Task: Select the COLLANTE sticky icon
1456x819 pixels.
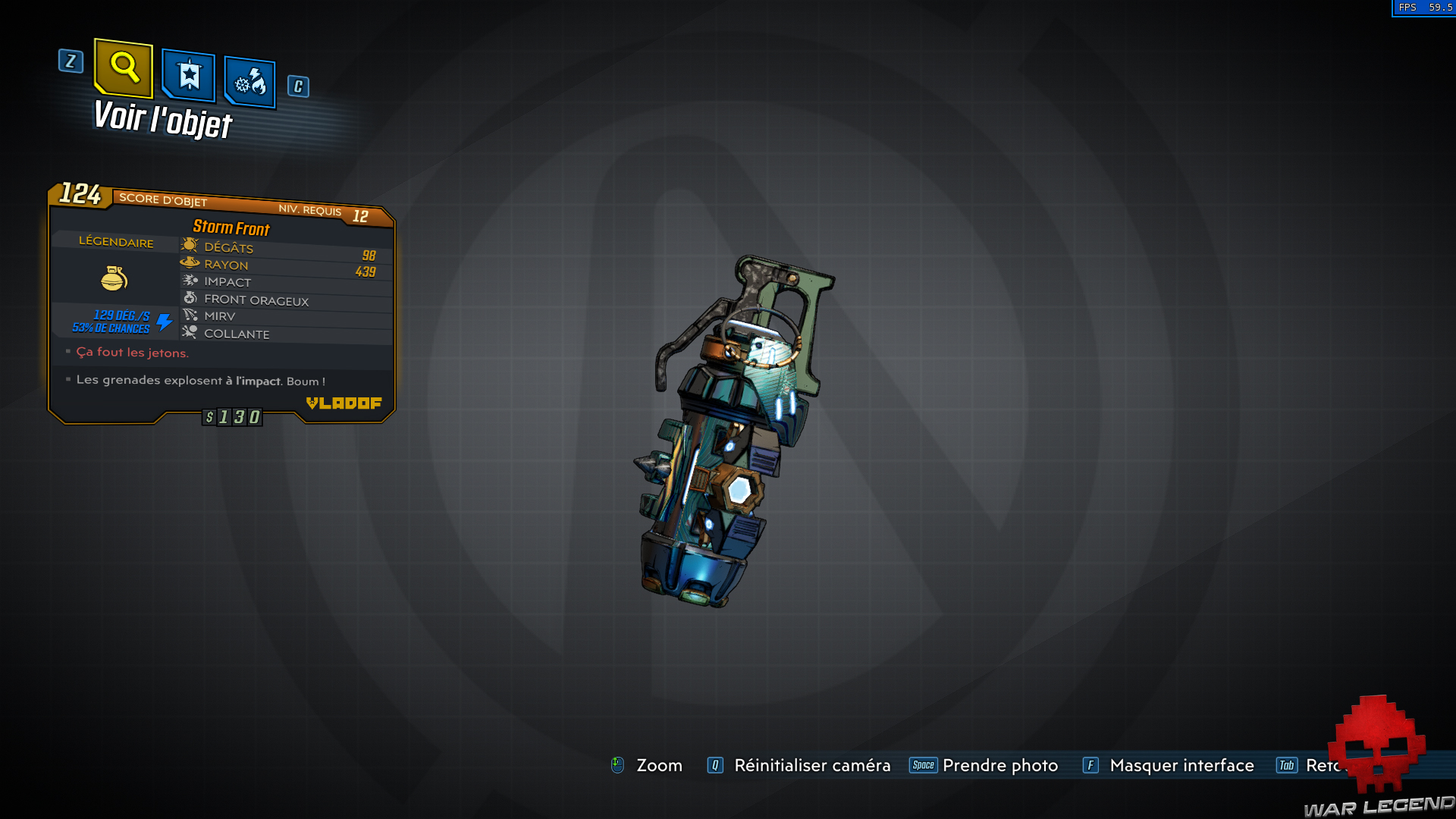Action: pos(190,333)
